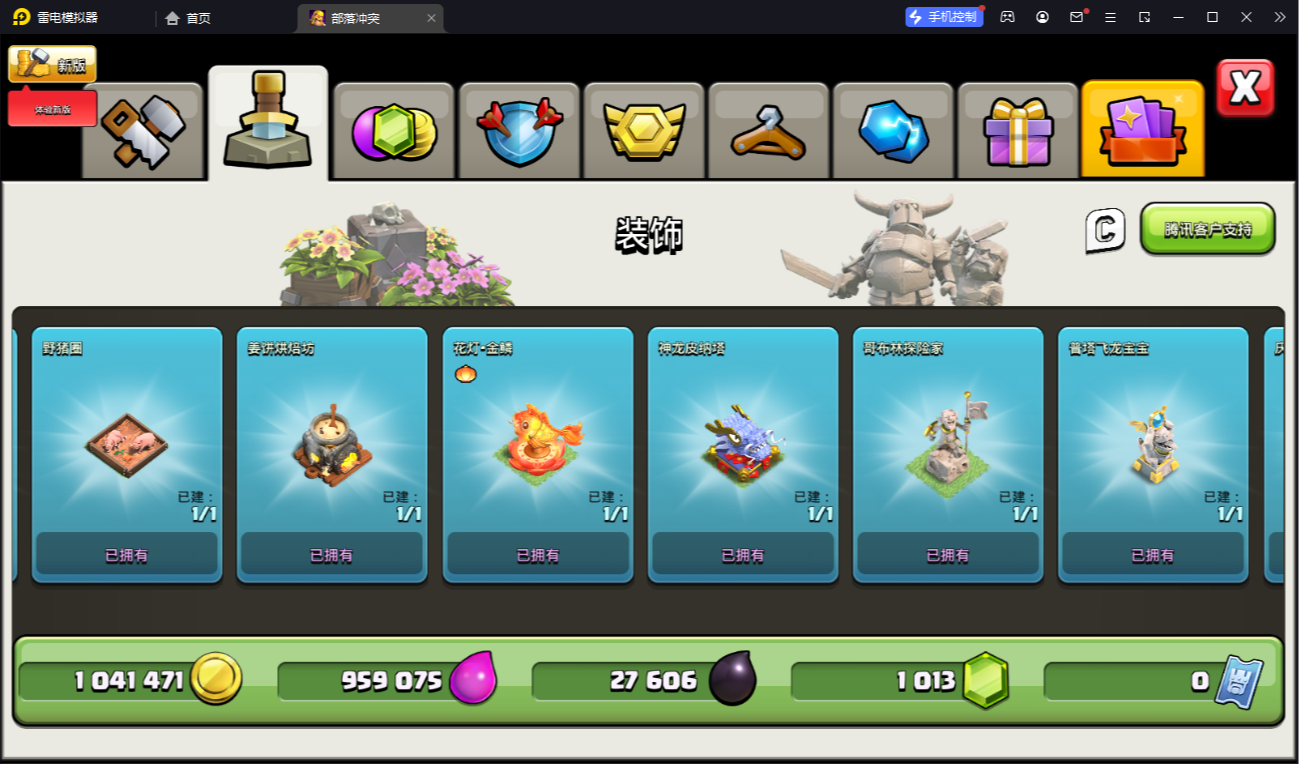Open the blue crystal ore tab
Screen dimensions: 1299x764
(893, 131)
